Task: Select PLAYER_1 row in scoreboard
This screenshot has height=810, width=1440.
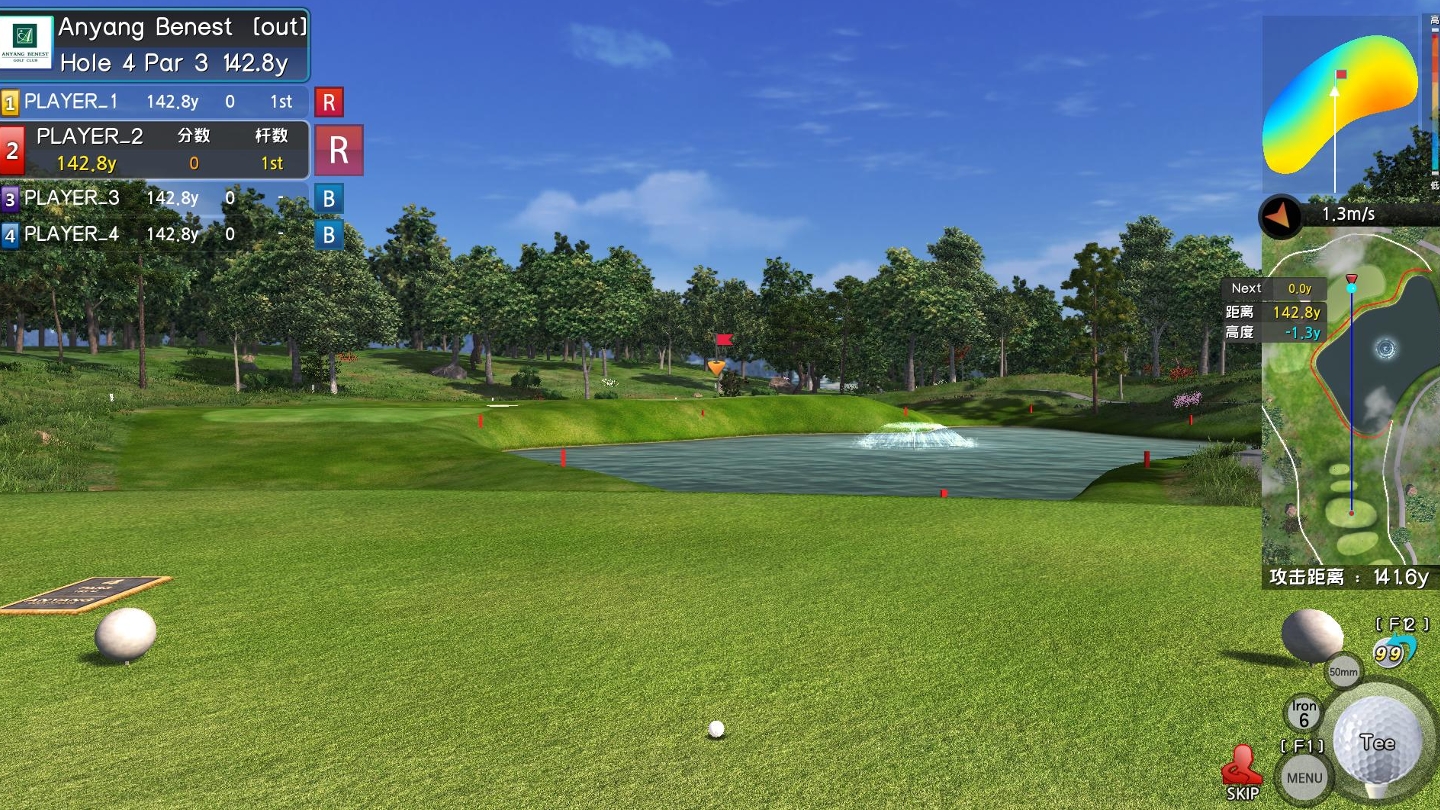Action: [155, 101]
